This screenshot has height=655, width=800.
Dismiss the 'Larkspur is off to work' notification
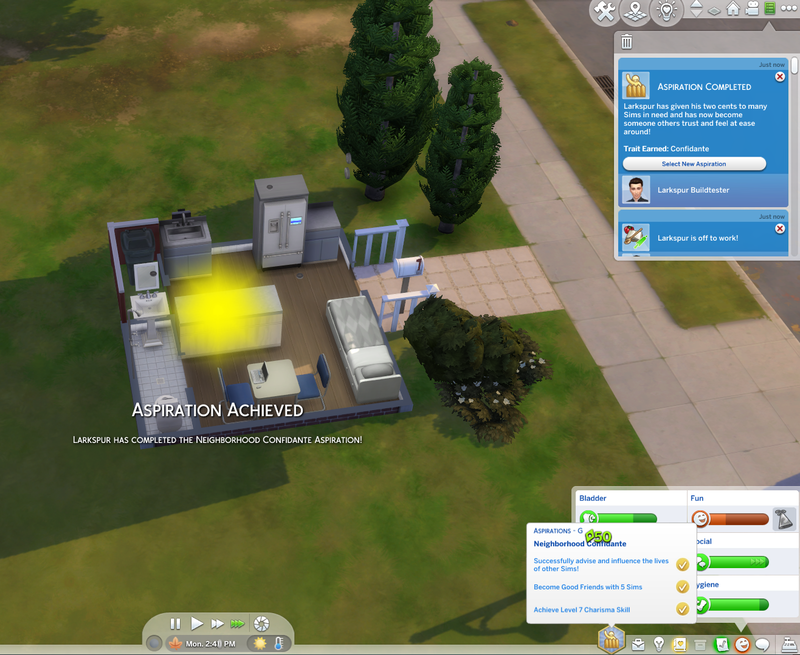[x=780, y=229]
